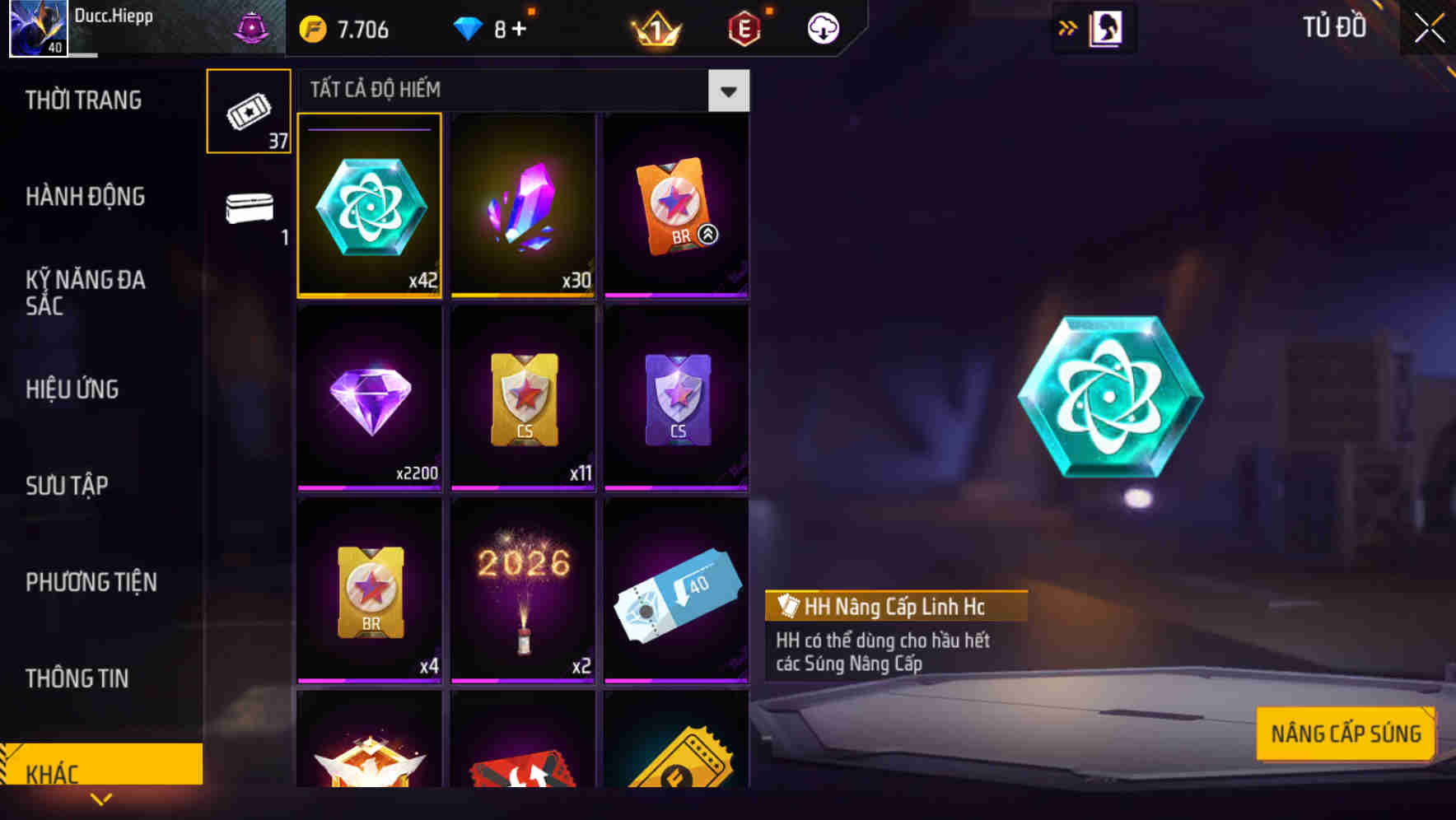The height and width of the screenshot is (820, 1456).
Task: Select the 2026 fireworks item thumbnail
Action: click(x=522, y=591)
